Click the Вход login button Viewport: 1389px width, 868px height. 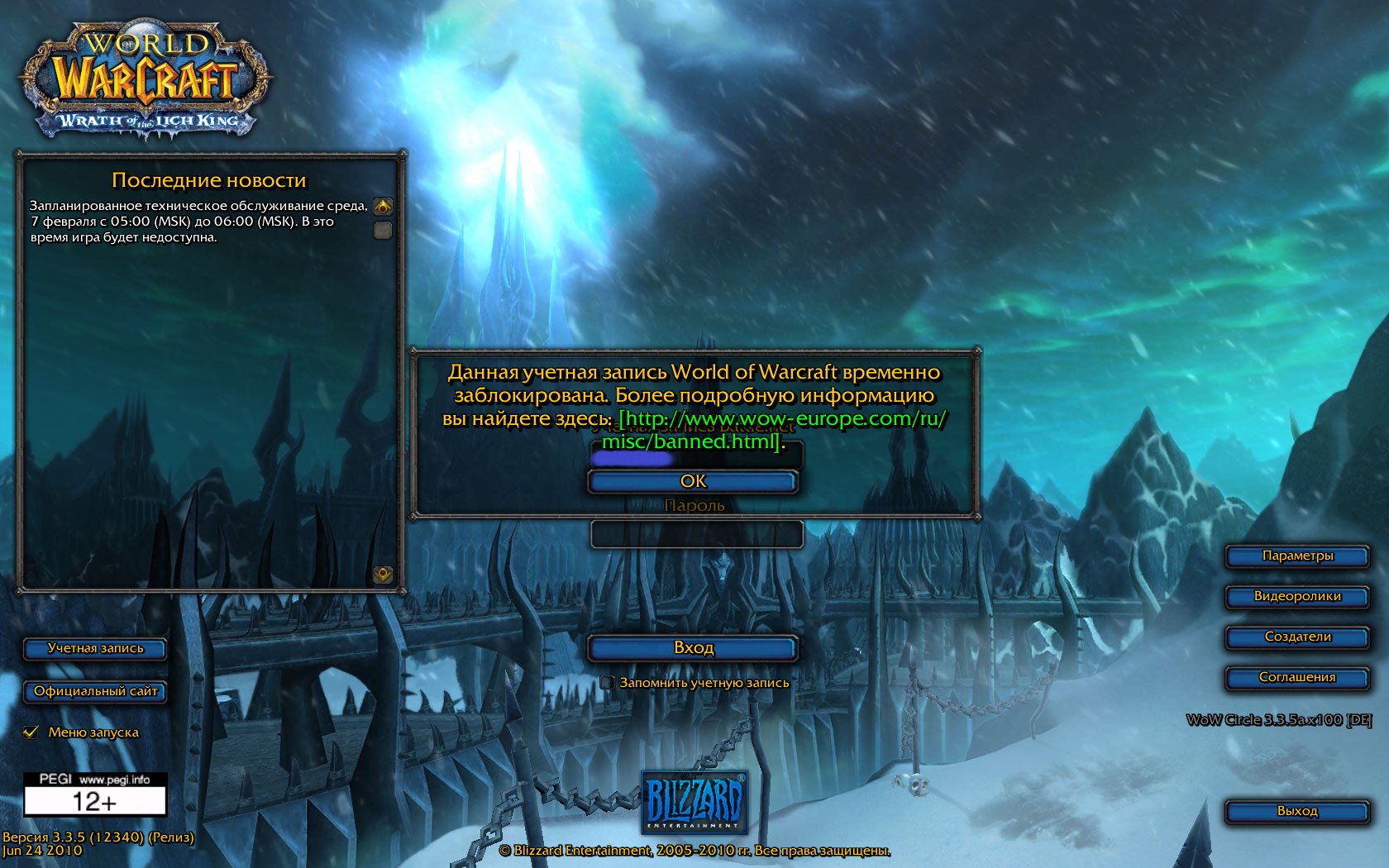[693, 648]
